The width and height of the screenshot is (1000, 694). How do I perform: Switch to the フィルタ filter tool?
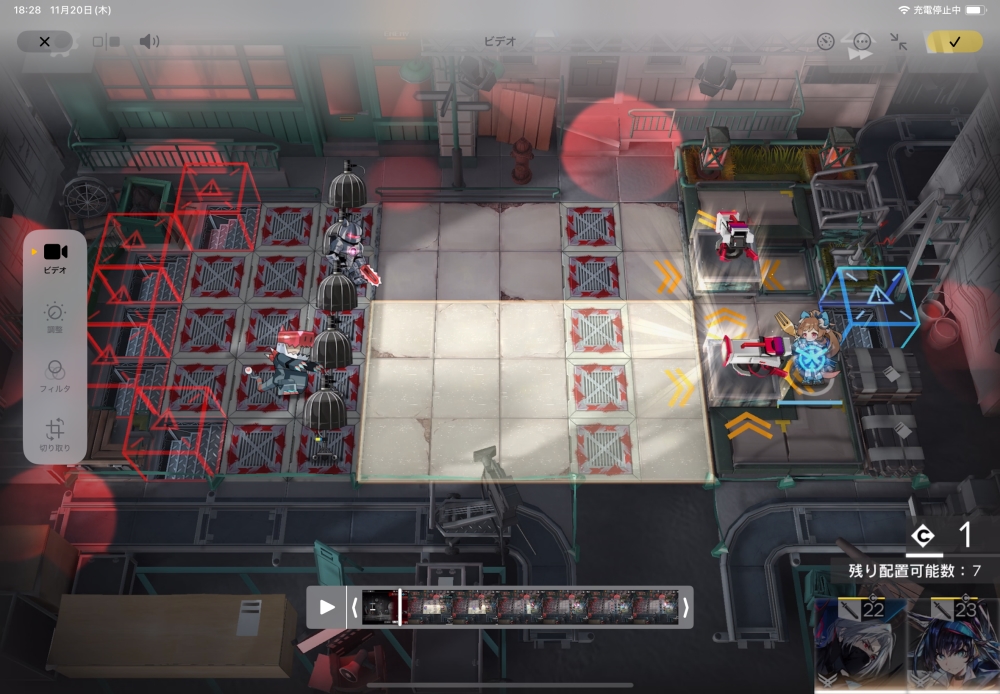point(55,376)
